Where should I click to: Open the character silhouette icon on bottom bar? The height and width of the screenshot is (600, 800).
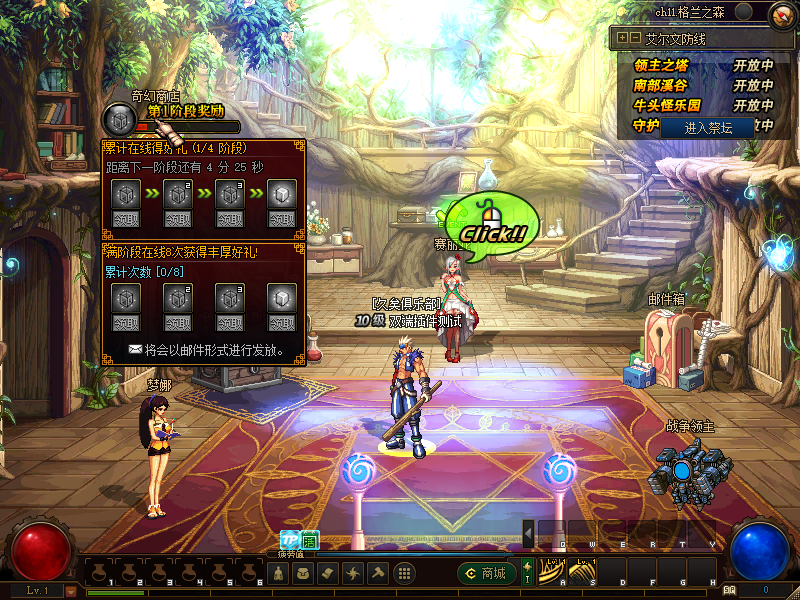pyautogui.click(x=280, y=573)
